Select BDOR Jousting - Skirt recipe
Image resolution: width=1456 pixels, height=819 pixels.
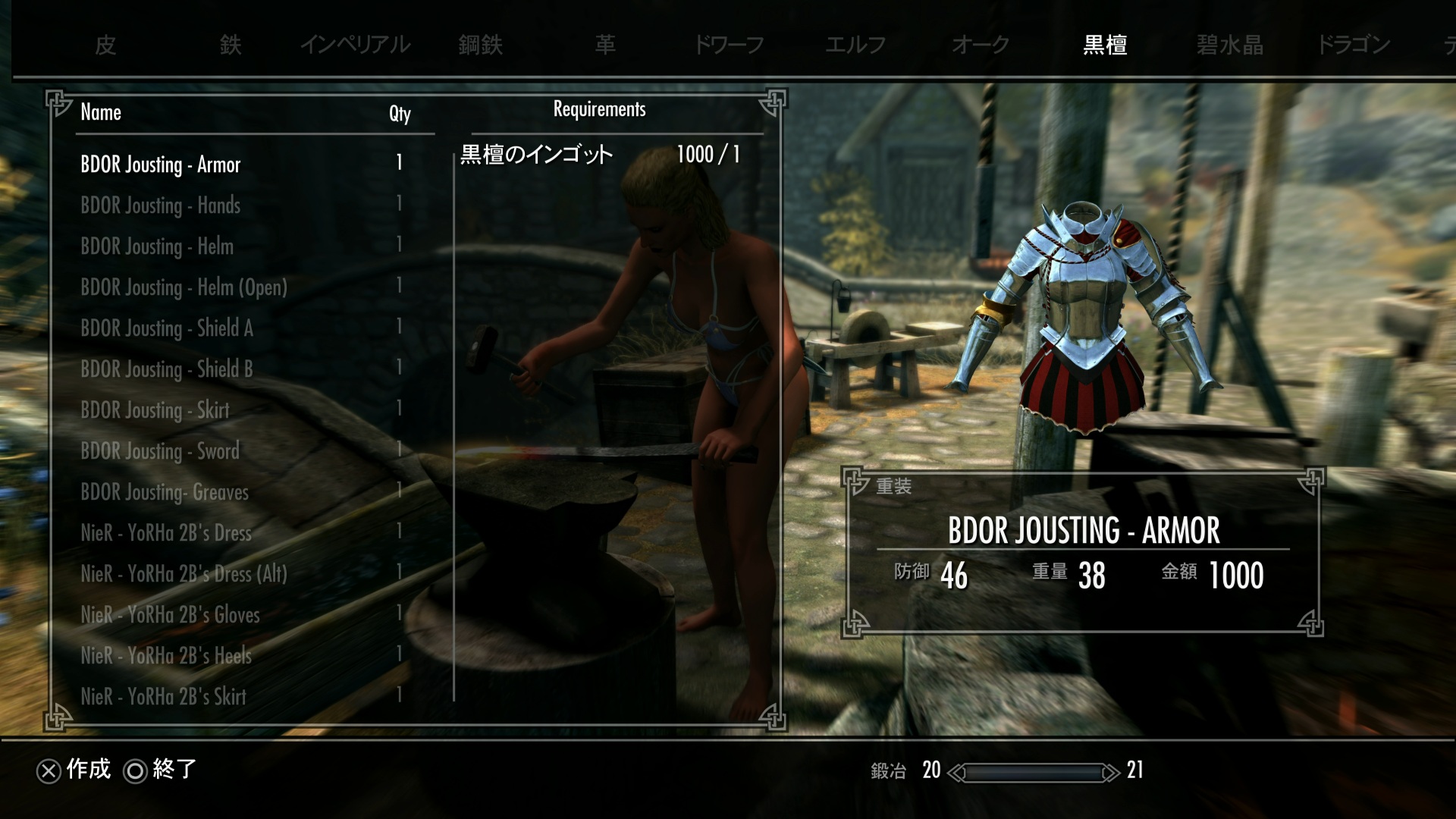click(x=155, y=410)
